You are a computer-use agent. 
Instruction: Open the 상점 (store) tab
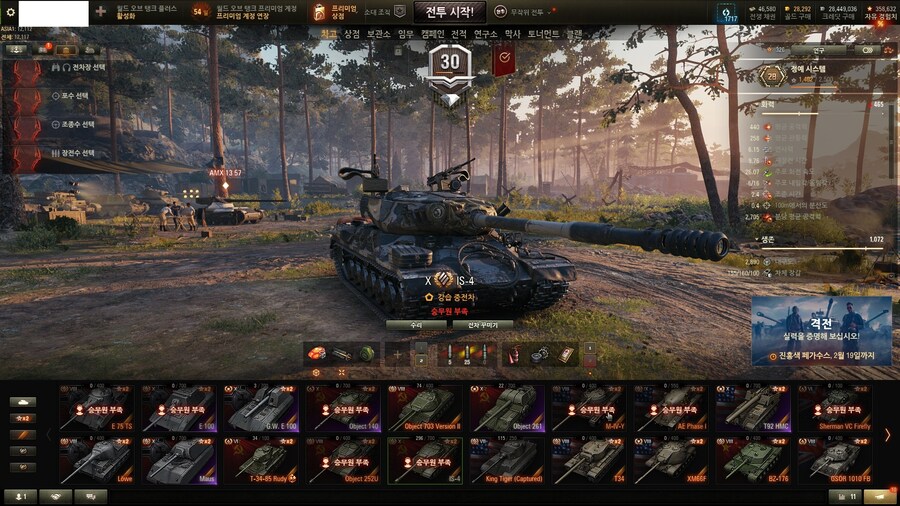[x=352, y=34]
